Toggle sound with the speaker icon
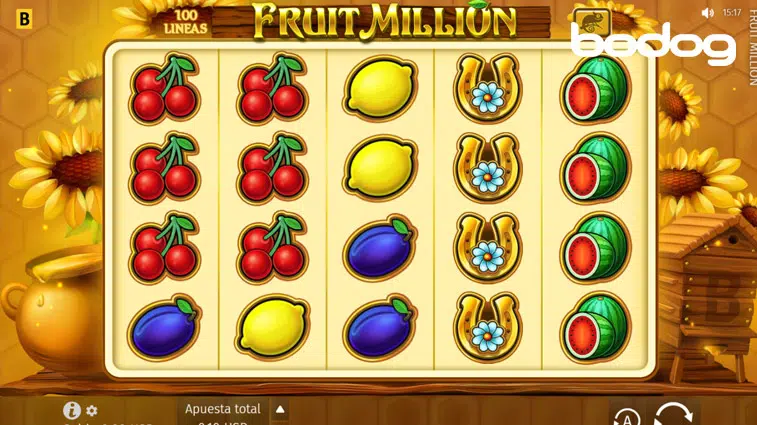The height and width of the screenshot is (425, 757). tap(708, 13)
